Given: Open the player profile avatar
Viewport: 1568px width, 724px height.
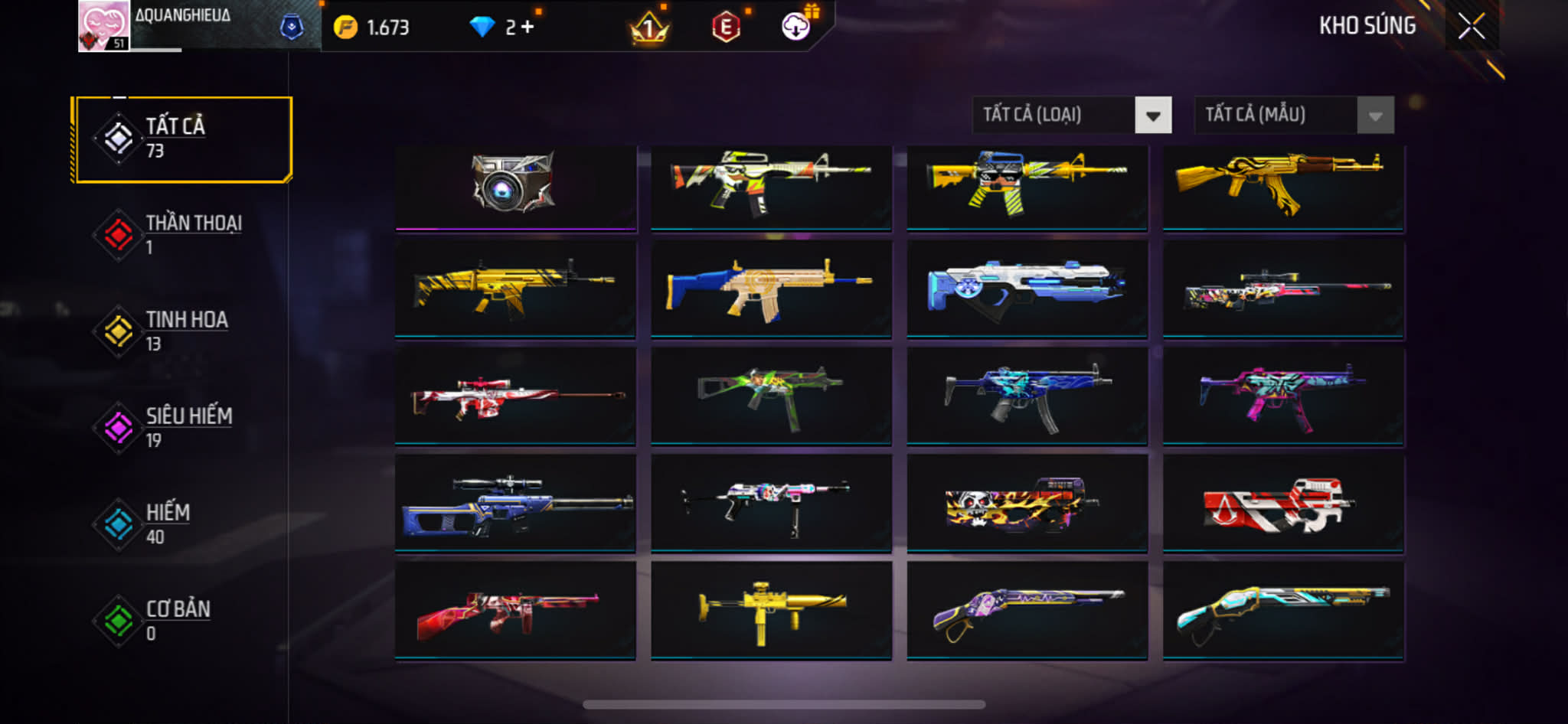Looking at the screenshot, I should pos(103,26).
